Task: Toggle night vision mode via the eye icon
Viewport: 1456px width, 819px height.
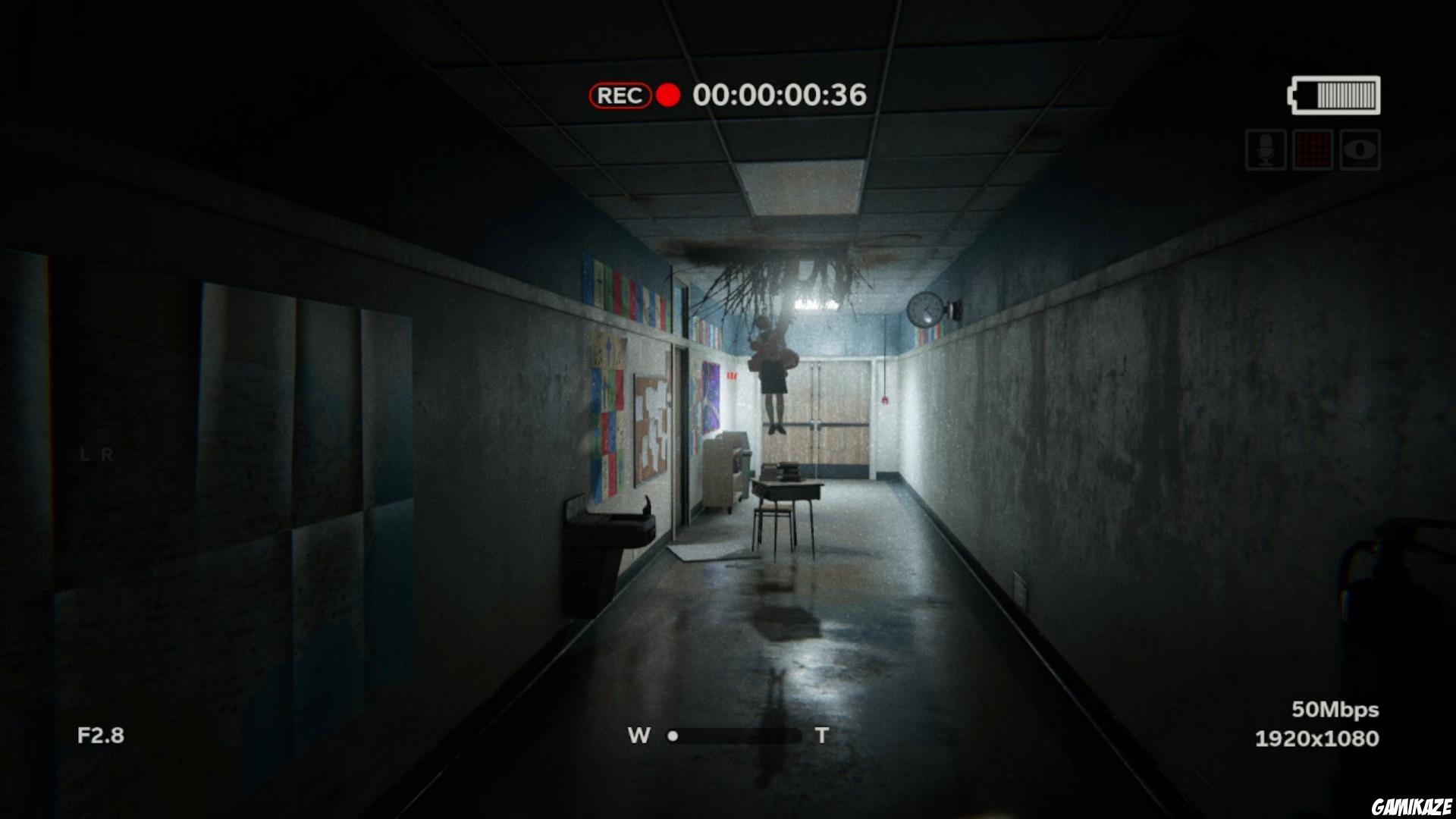Action: pos(1362,150)
